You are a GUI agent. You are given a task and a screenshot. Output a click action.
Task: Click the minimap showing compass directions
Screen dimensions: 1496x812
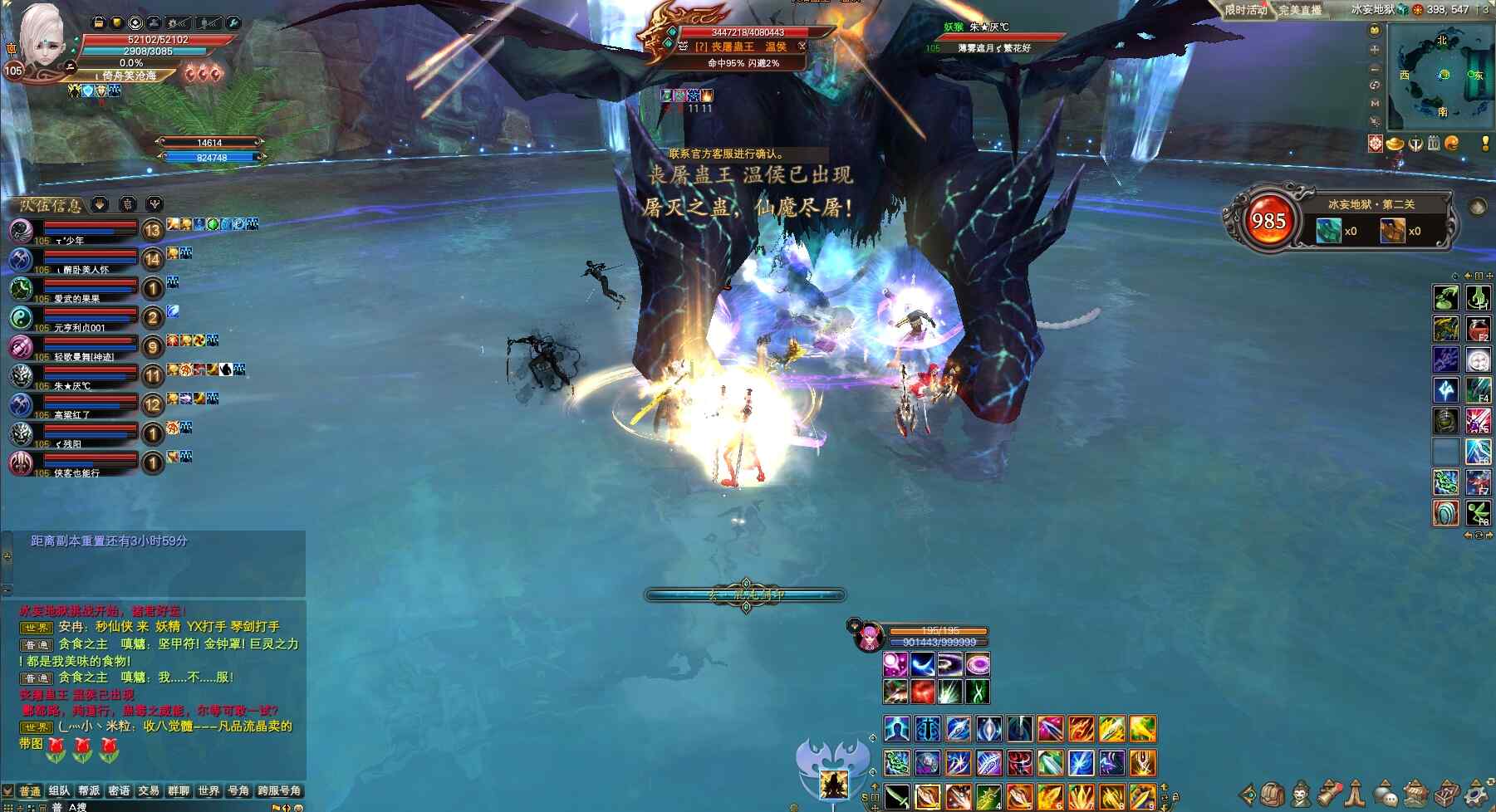1442,75
